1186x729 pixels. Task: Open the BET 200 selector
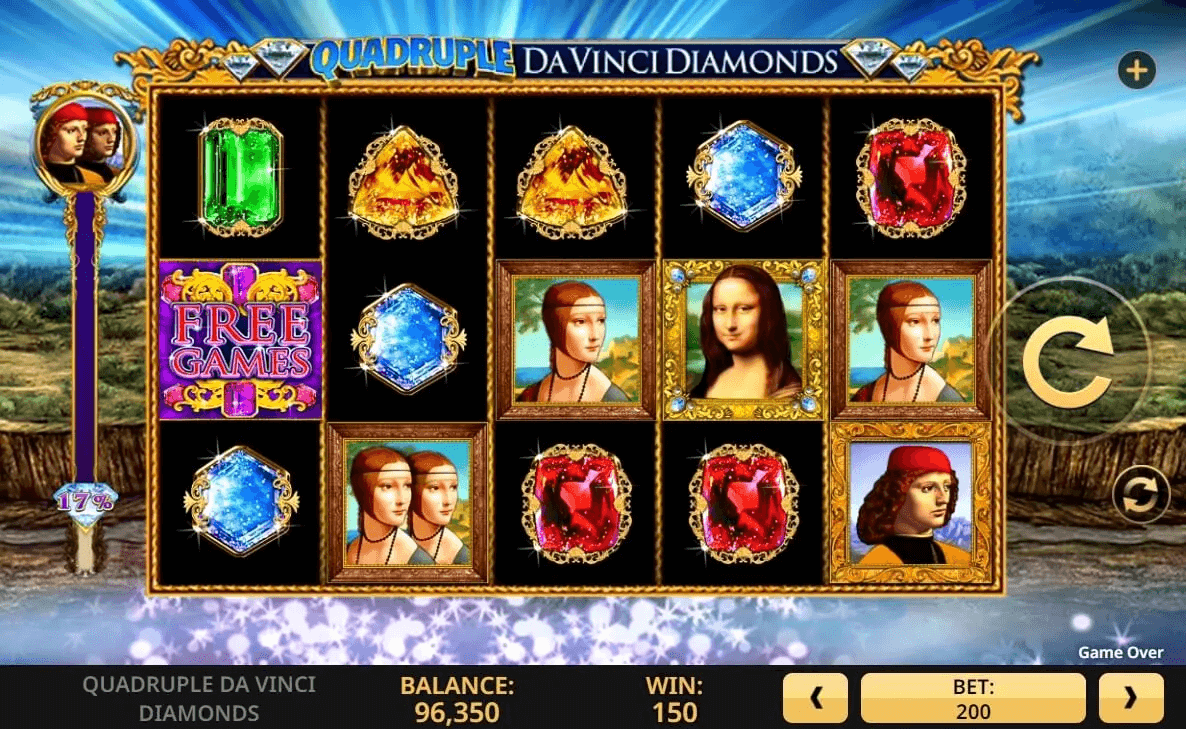tap(972, 698)
